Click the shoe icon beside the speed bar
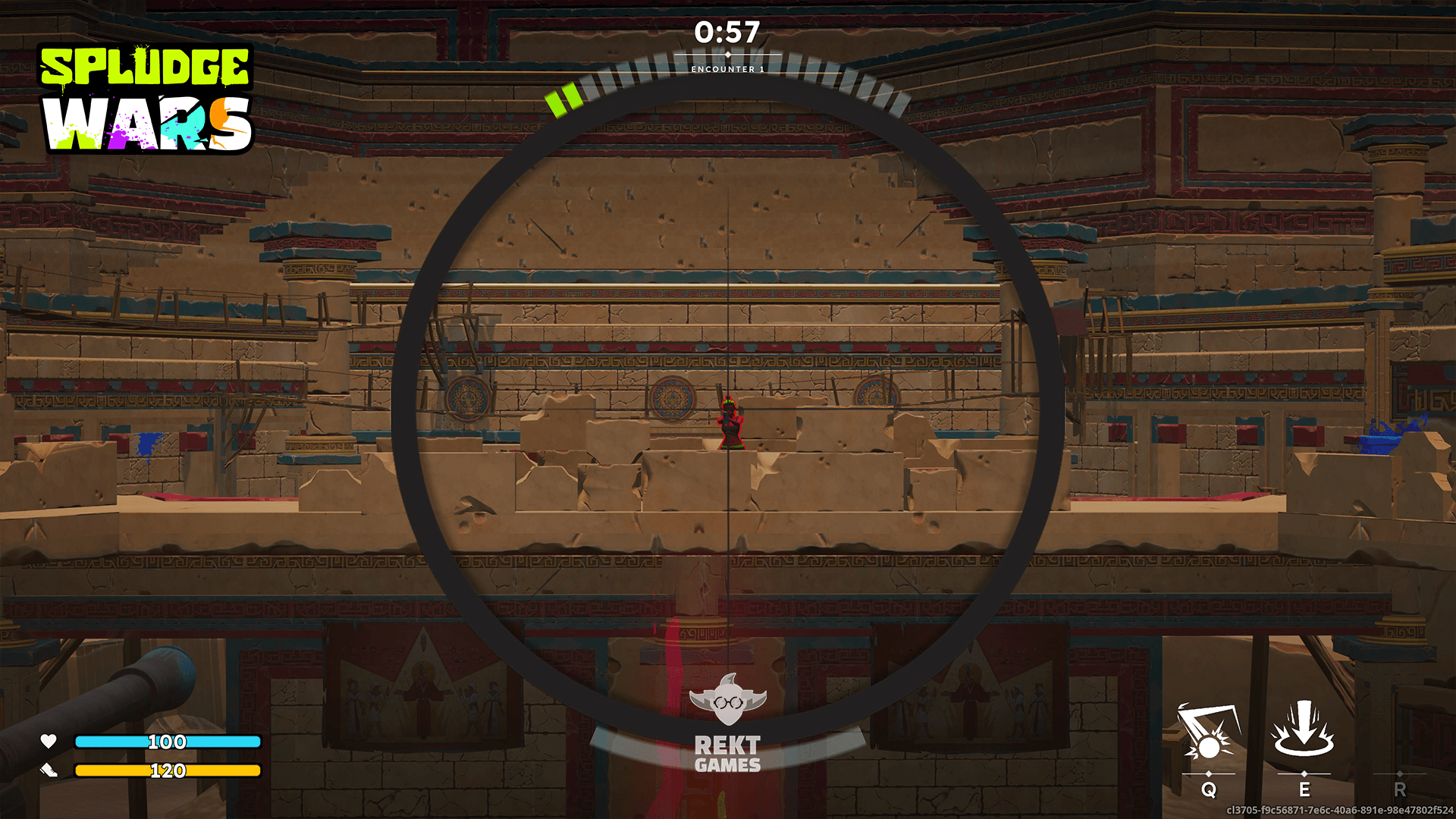The width and height of the screenshot is (1456, 819). pyautogui.click(x=48, y=770)
